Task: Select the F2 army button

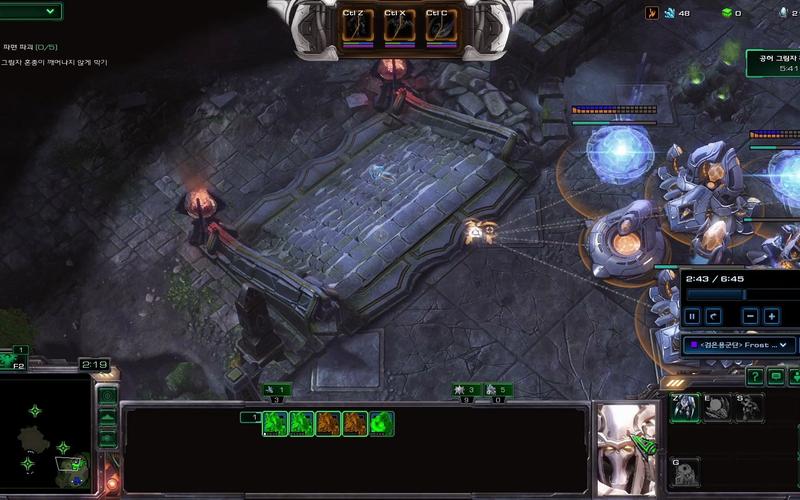Action: click(x=15, y=360)
